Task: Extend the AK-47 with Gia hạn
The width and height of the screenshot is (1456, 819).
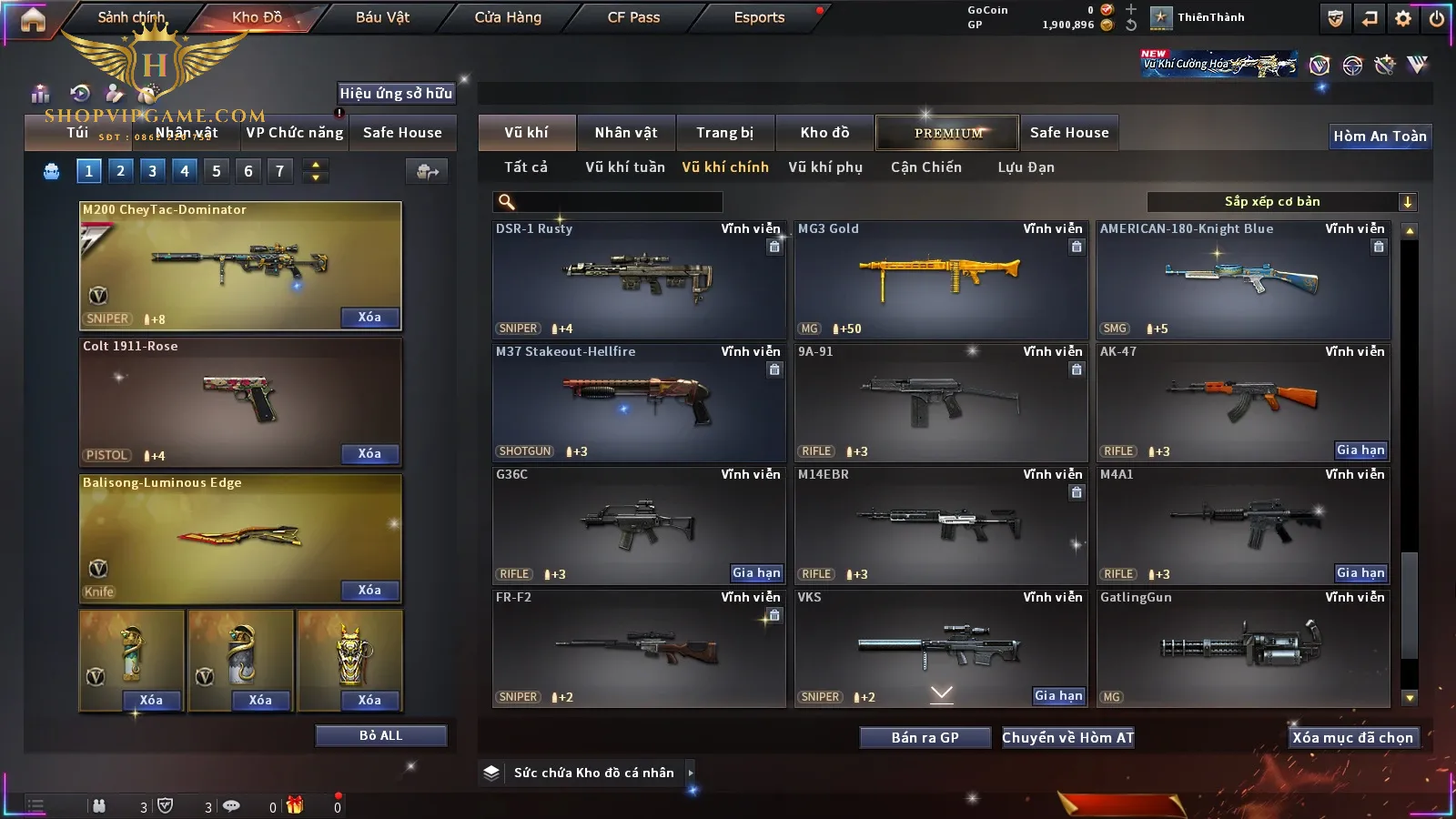Action: click(1360, 450)
